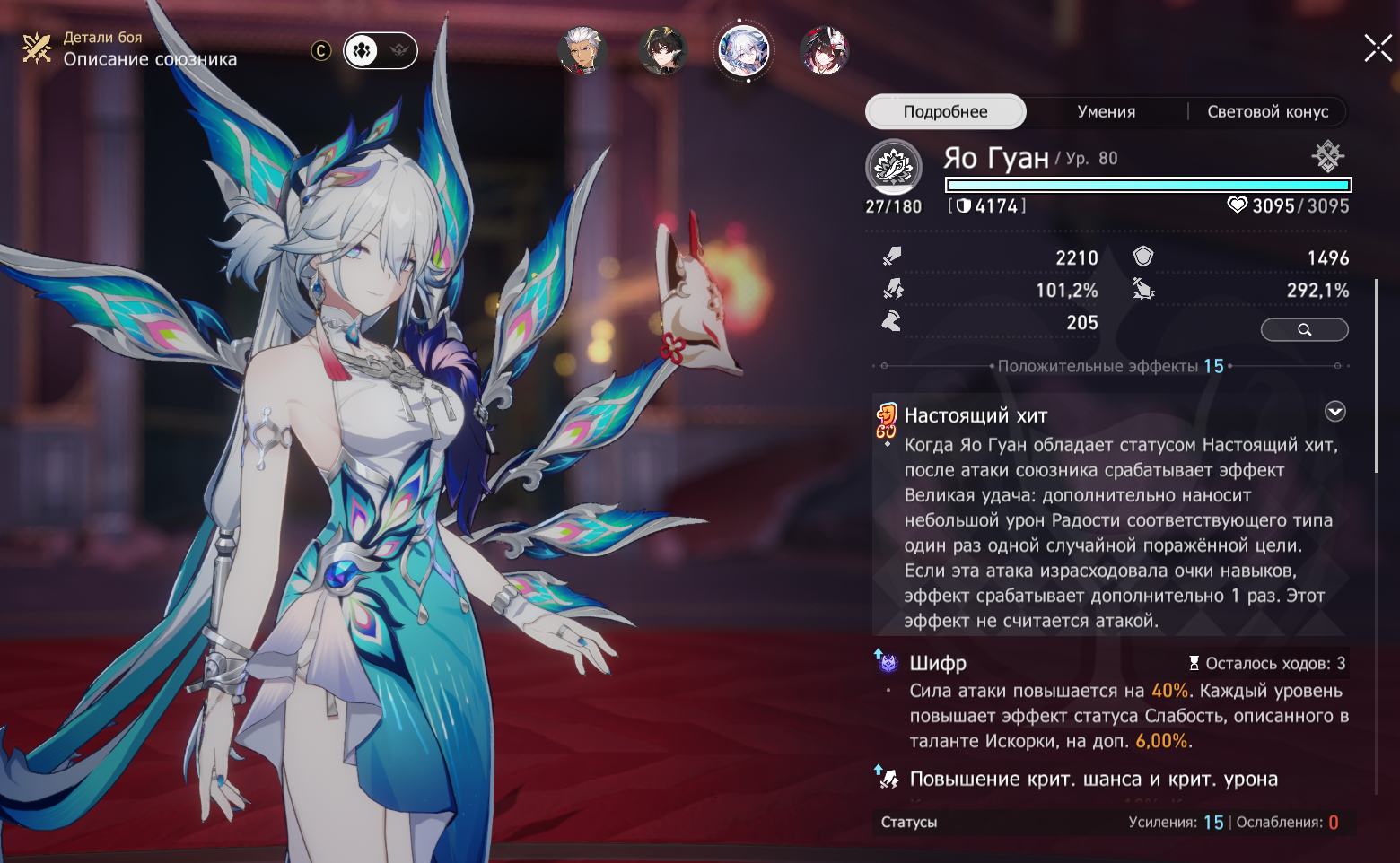This screenshot has width=1400, height=863.
Task: Open the Световой конус tab
Action: [1267, 112]
